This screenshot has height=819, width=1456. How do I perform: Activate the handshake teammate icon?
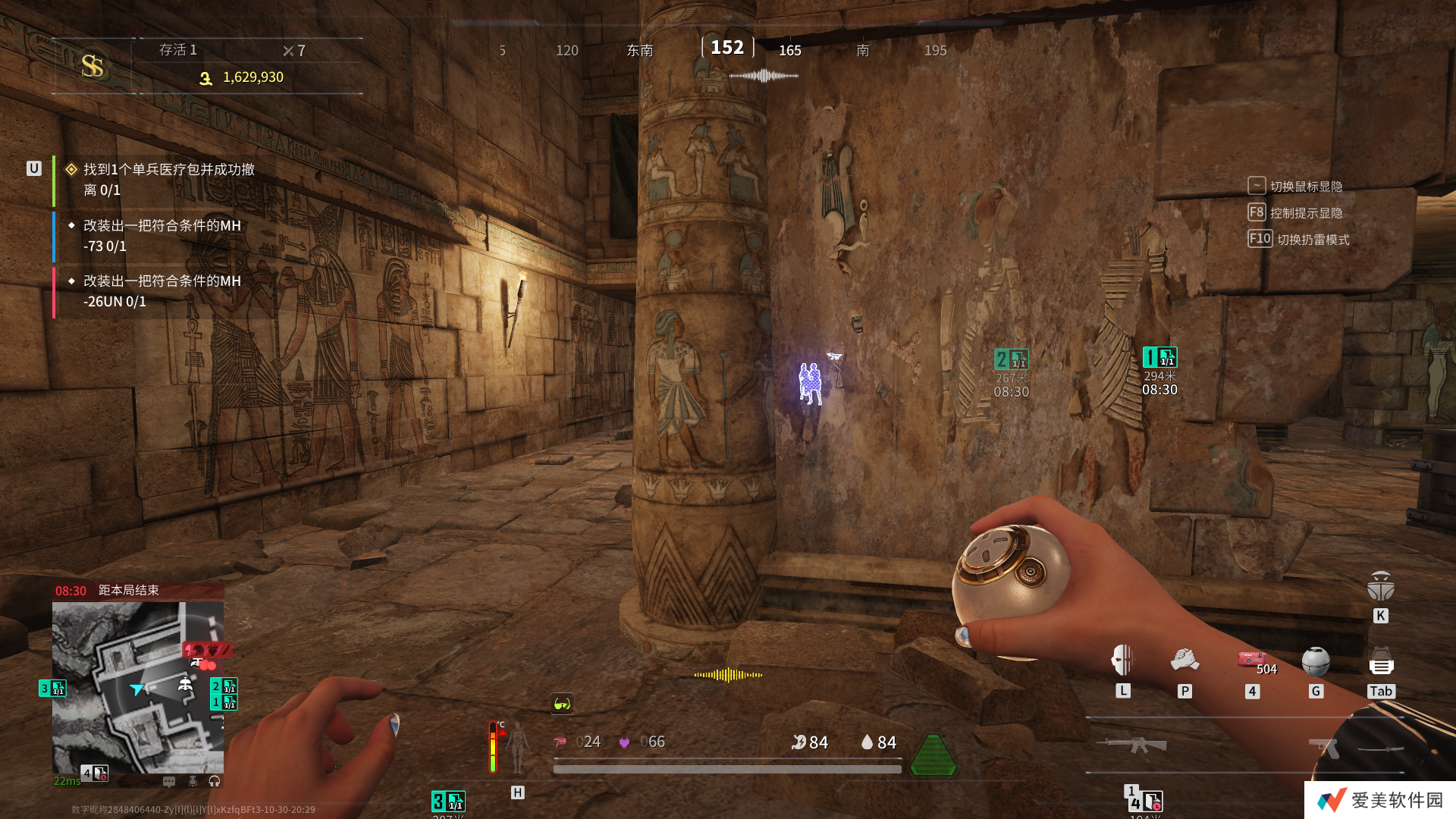[x=1185, y=661]
